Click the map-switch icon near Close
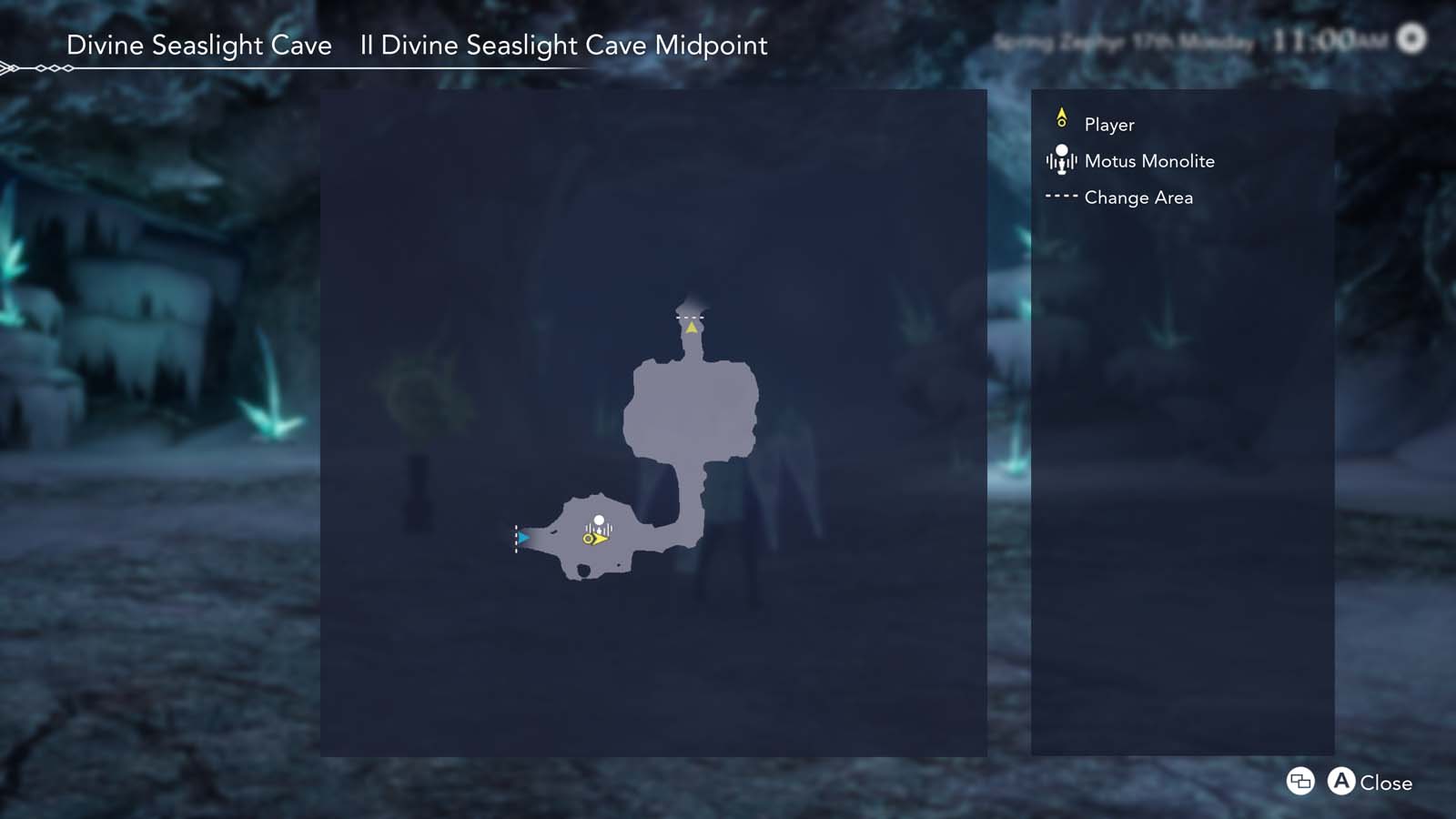The width and height of the screenshot is (1456, 819). click(1300, 782)
